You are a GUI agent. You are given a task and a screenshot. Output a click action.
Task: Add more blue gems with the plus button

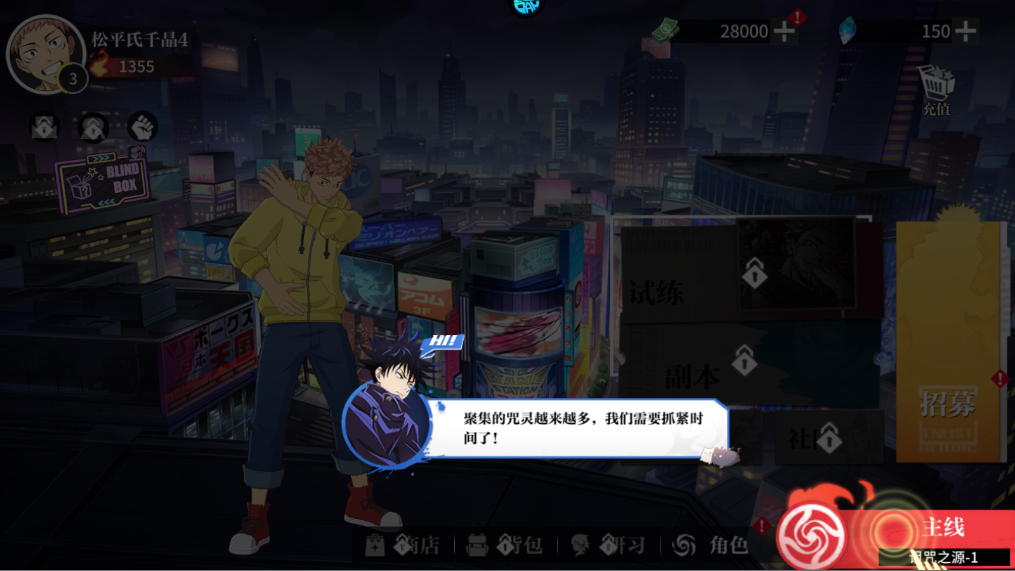[x=965, y=31]
